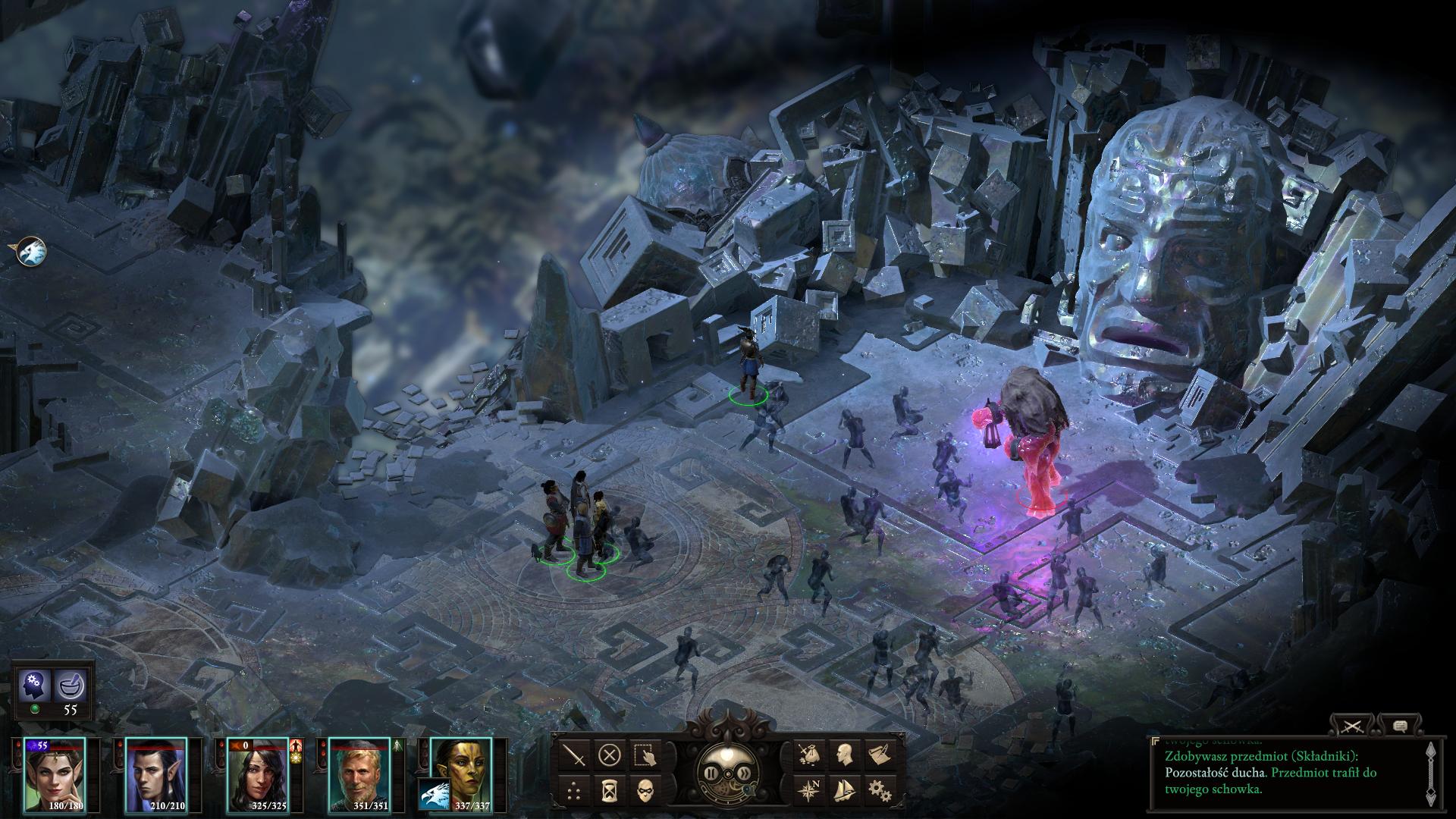Cancel current action with the circled X button

click(x=610, y=755)
